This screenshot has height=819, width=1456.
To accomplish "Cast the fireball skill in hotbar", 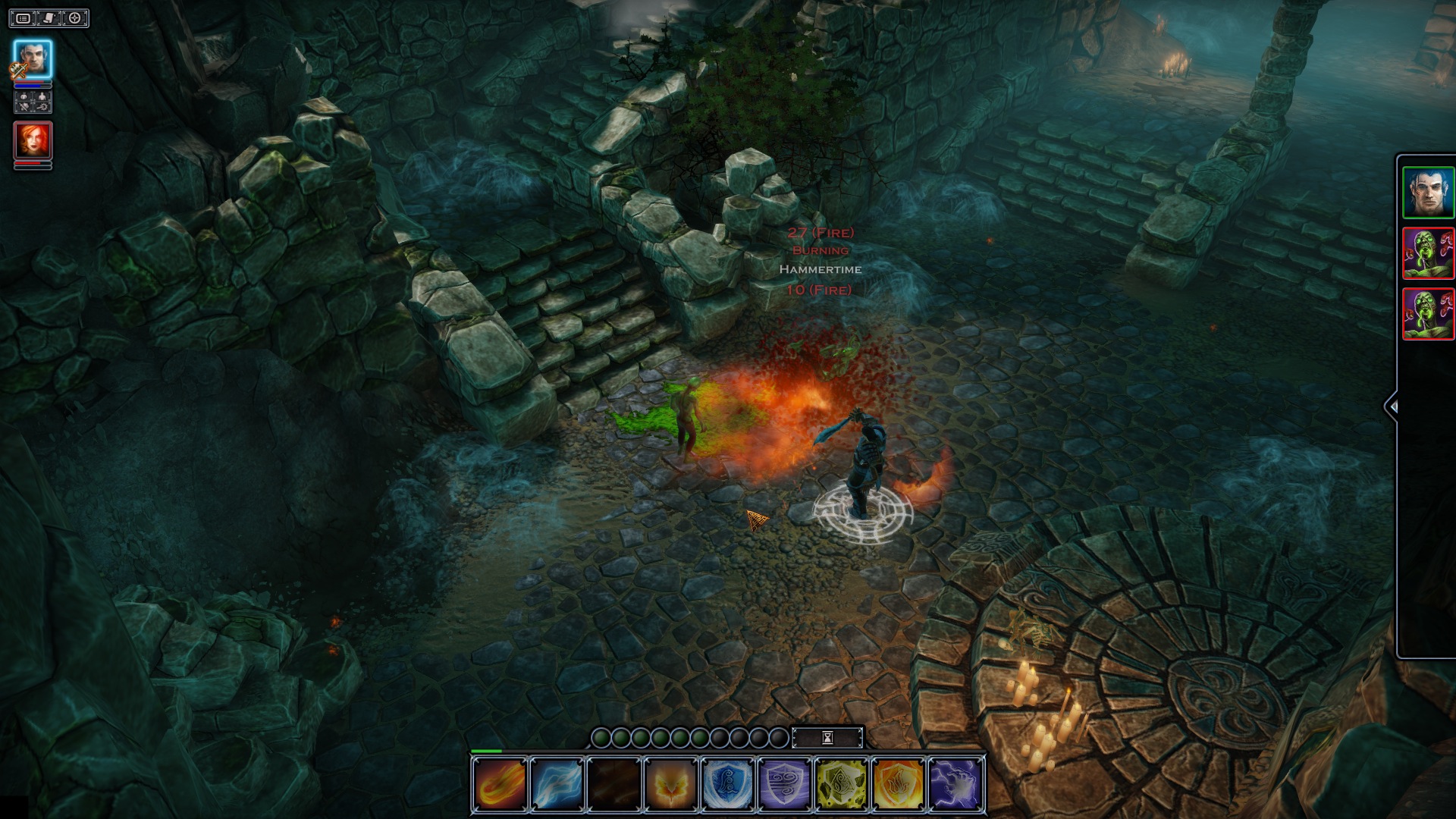I will point(500,784).
